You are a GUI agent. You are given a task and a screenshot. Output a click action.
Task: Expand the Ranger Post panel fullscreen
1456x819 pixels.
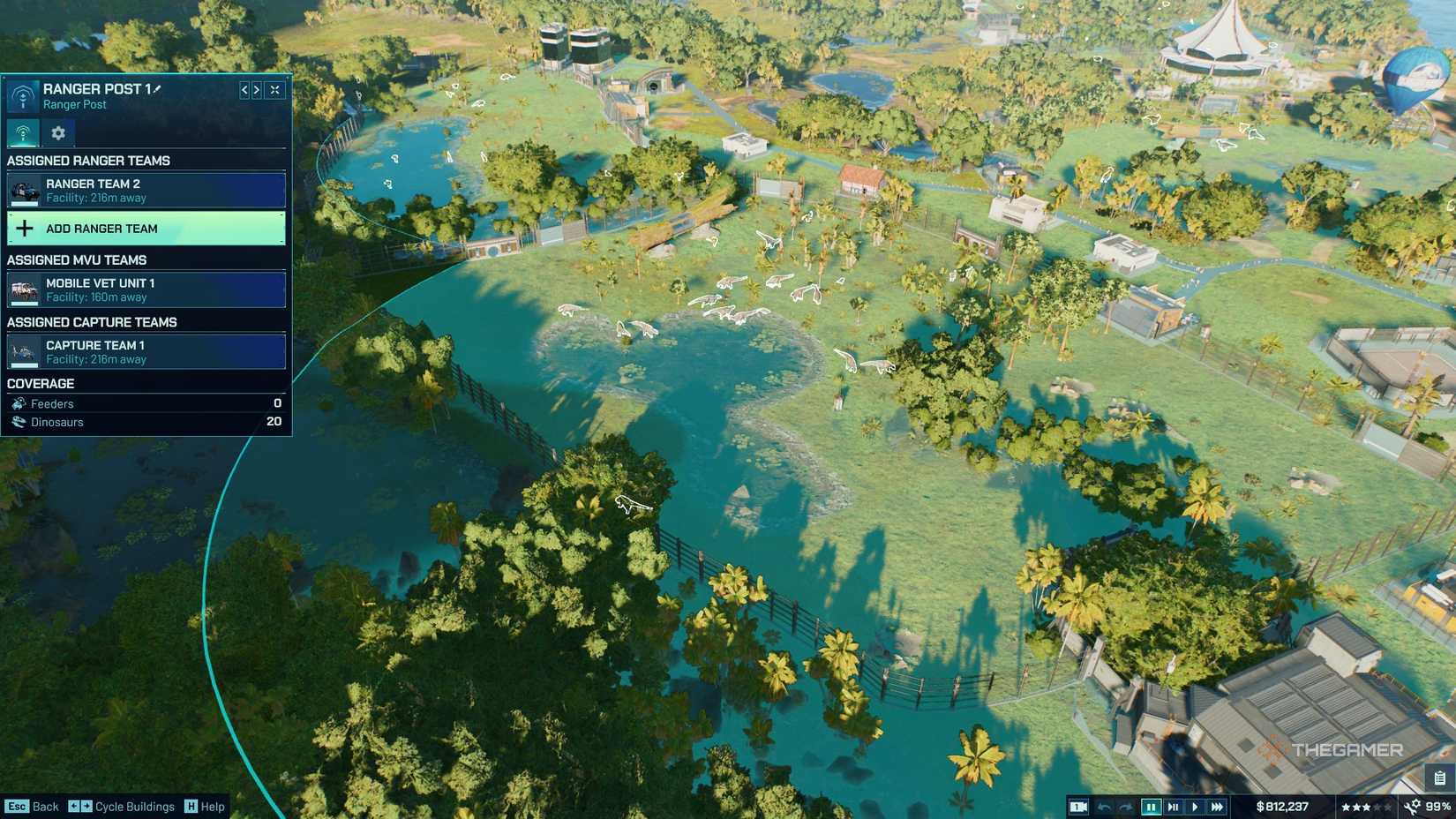[275, 89]
